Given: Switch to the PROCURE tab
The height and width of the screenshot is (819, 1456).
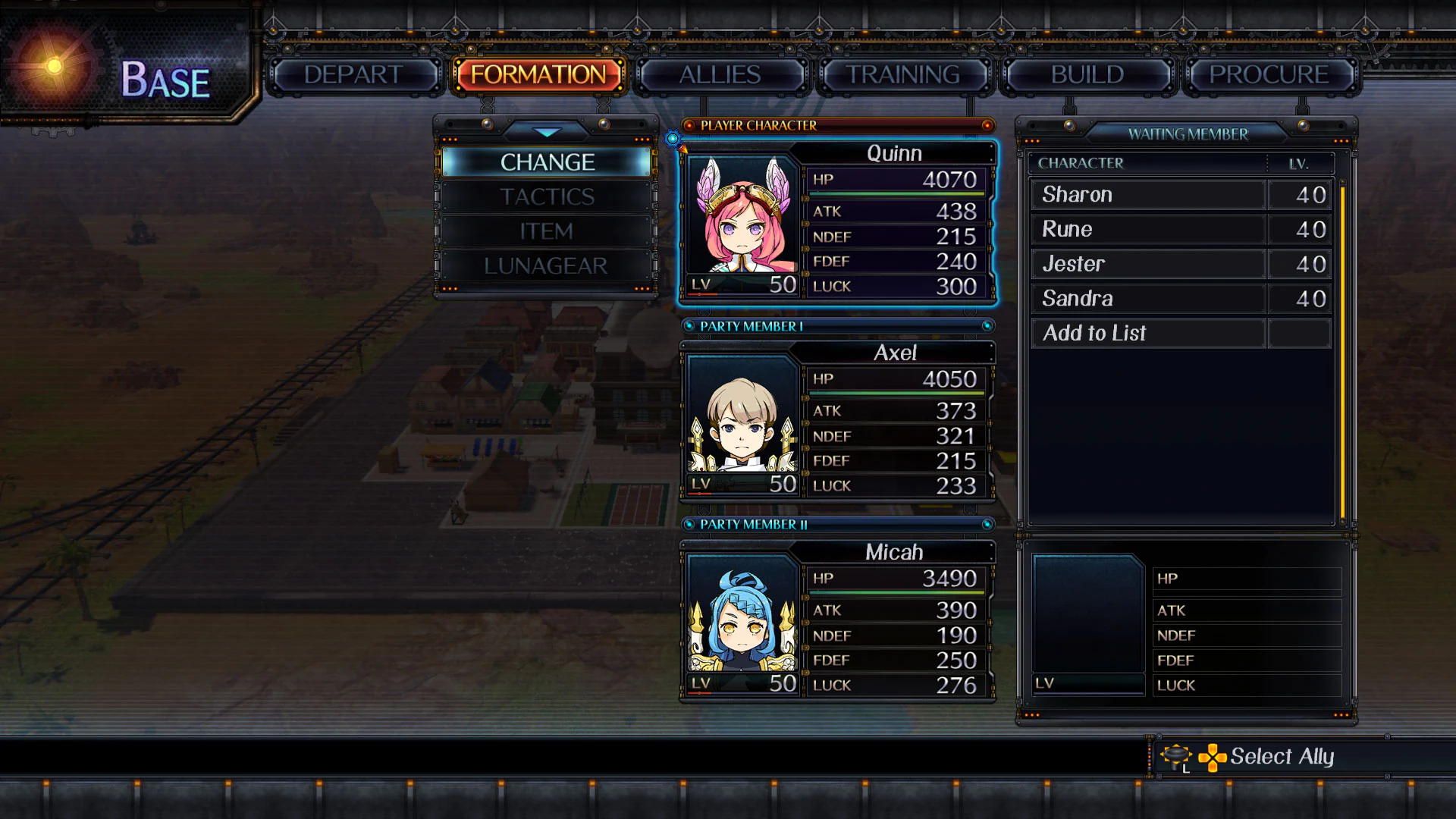Looking at the screenshot, I should tap(1269, 74).
